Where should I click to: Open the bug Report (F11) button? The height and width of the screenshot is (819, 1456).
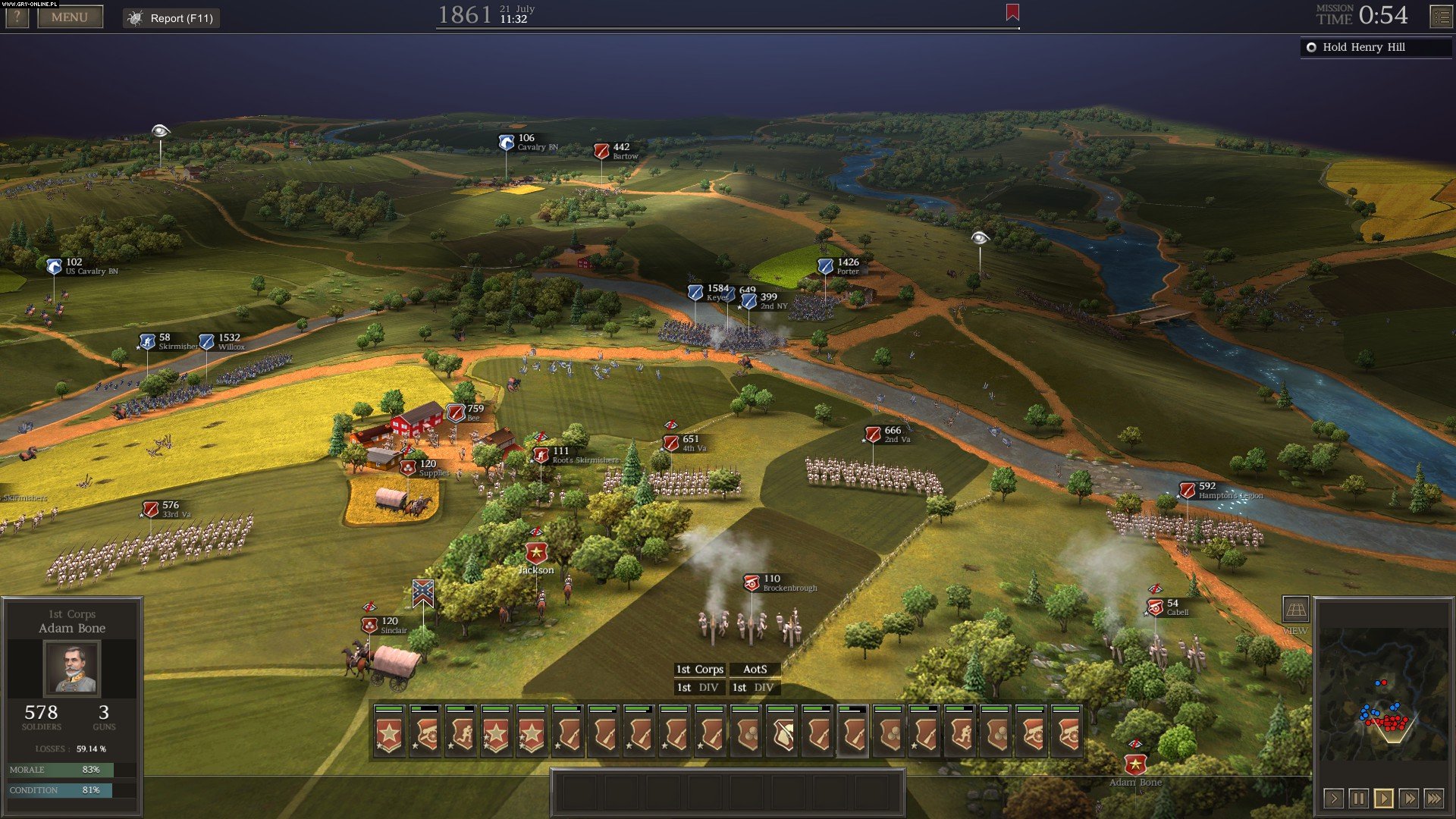coord(171,18)
